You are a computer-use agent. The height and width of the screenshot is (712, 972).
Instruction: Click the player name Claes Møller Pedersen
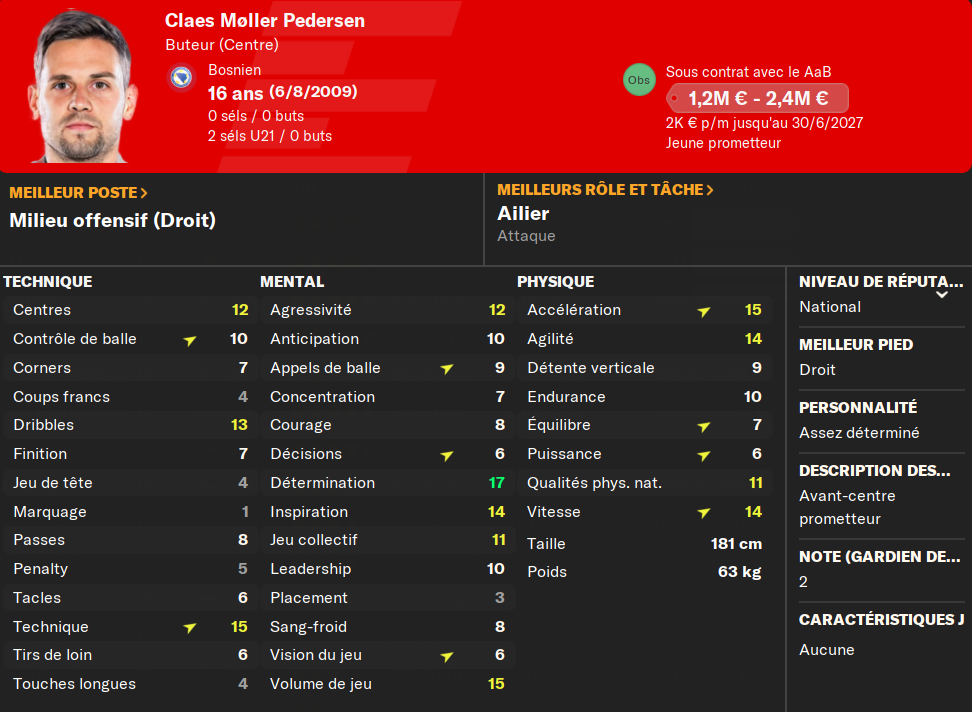pos(265,21)
